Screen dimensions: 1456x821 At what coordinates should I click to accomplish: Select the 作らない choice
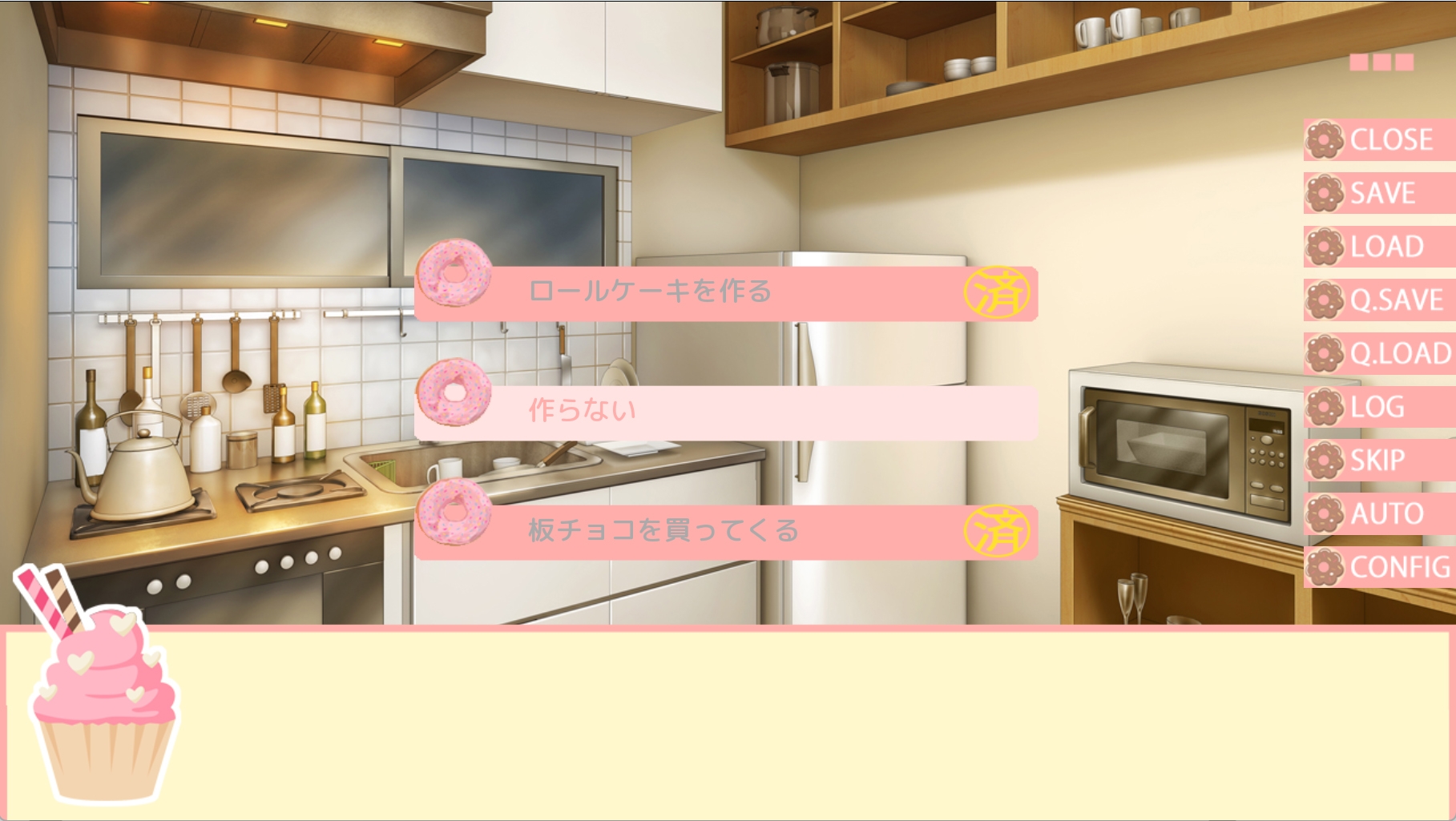pyautogui.click(x=725, y=412)
